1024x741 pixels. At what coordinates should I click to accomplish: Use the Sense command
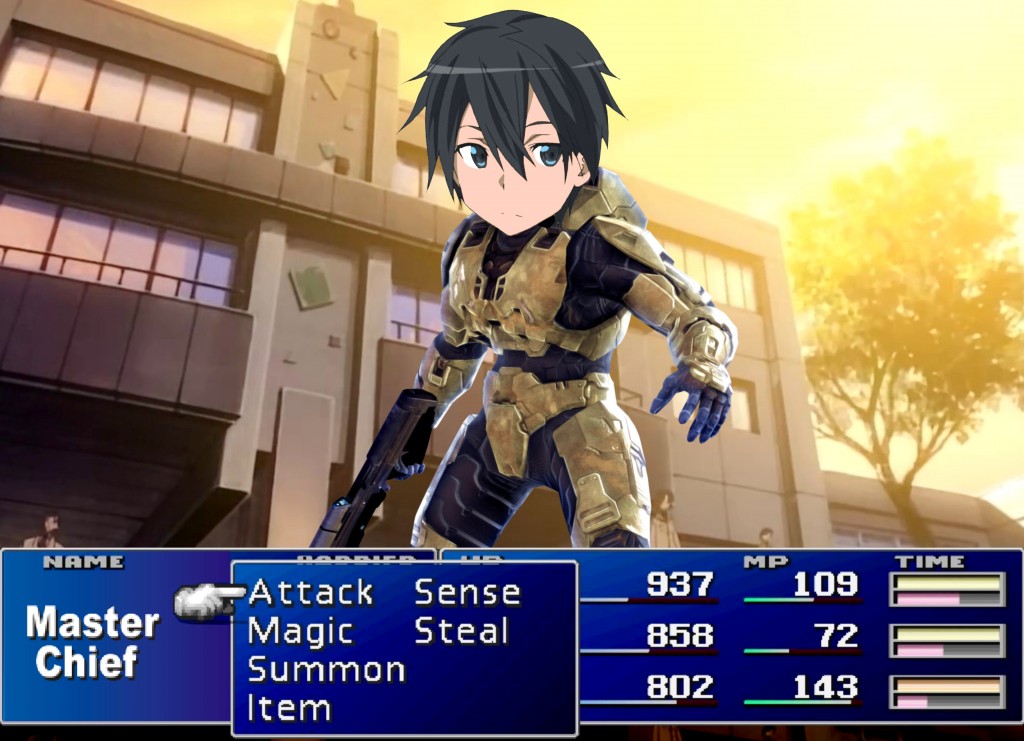[x=467, y=593]
